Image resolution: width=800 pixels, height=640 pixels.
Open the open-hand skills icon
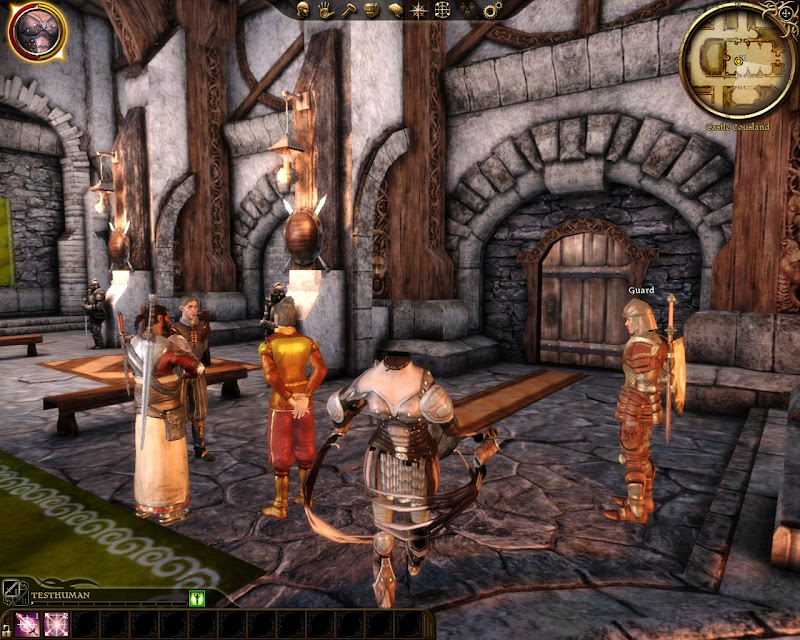point(325,9)
